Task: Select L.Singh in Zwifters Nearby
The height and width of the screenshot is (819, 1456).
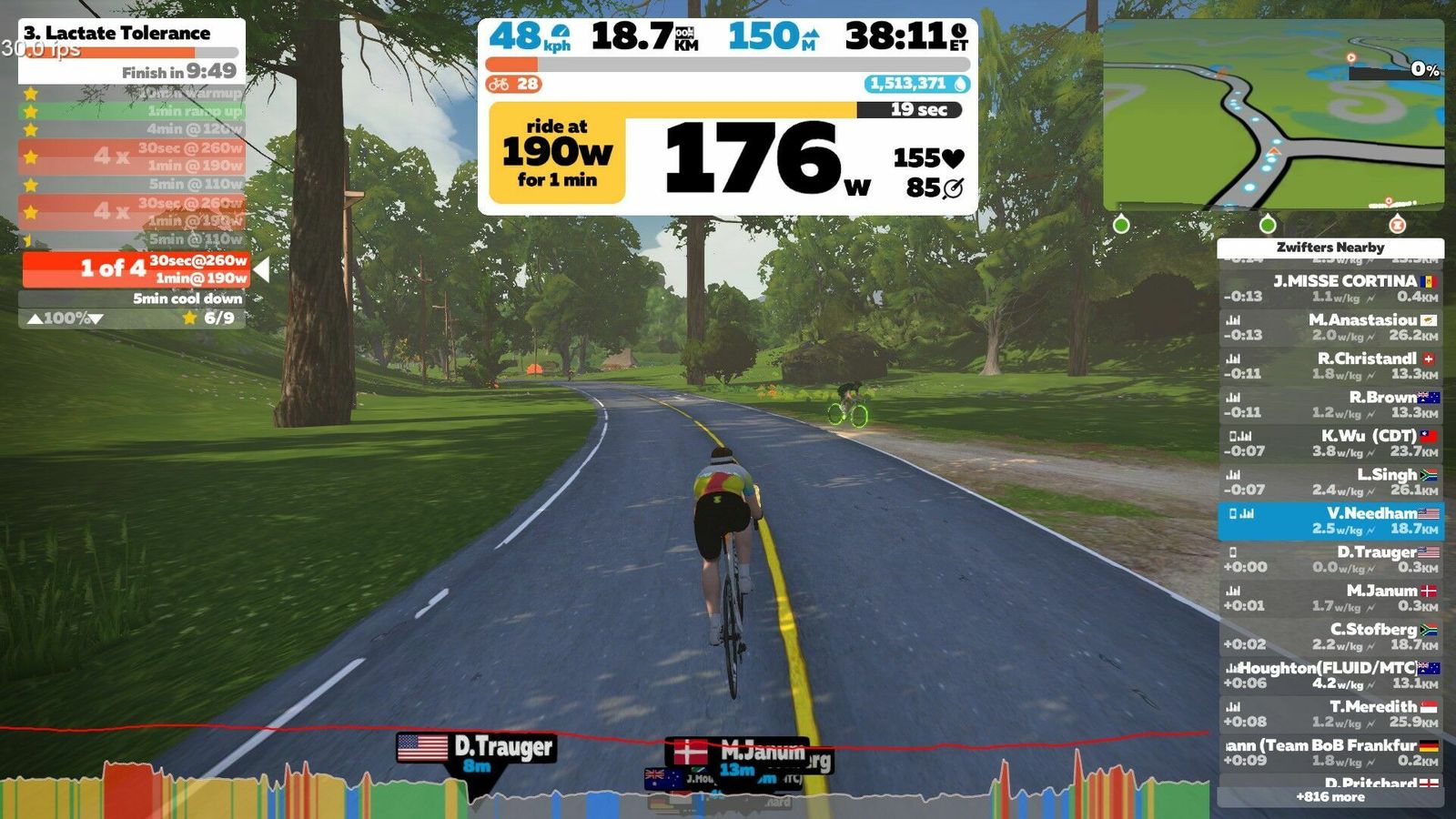Action: 1330,482
